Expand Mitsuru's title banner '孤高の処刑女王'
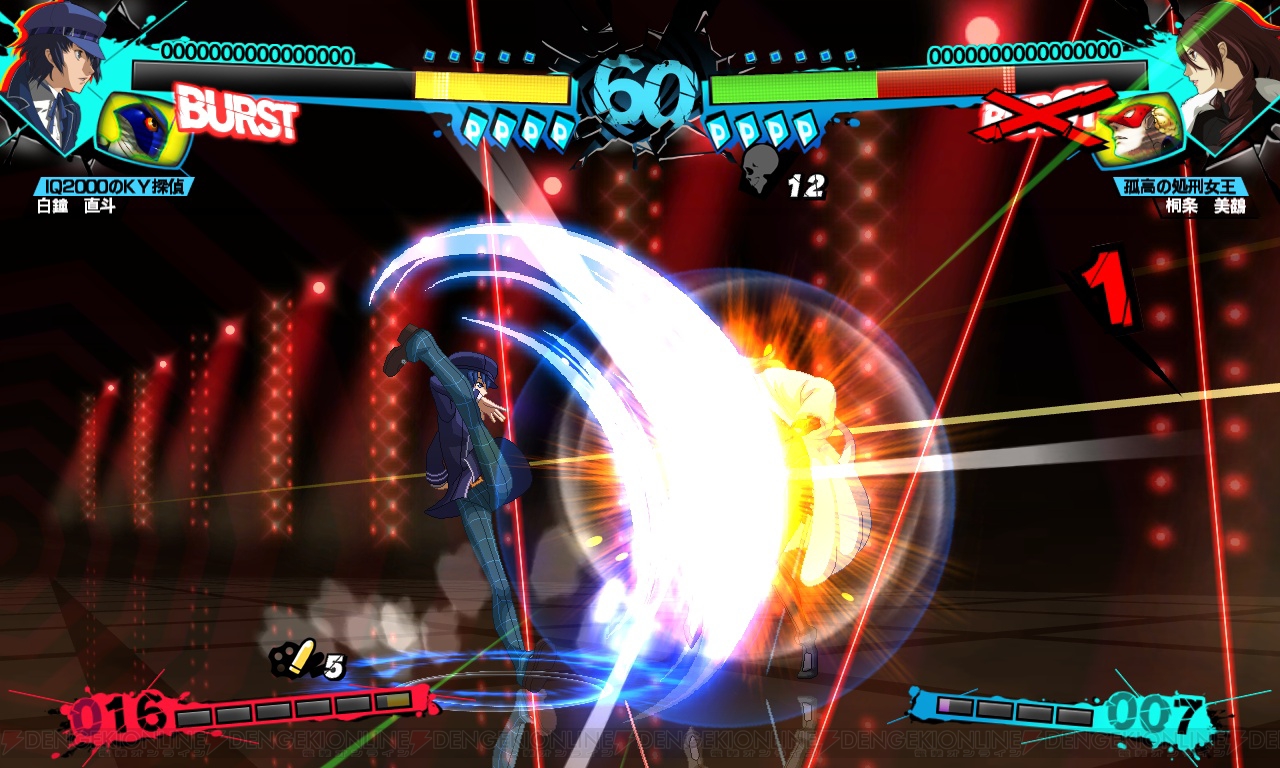 point(1180,184)
